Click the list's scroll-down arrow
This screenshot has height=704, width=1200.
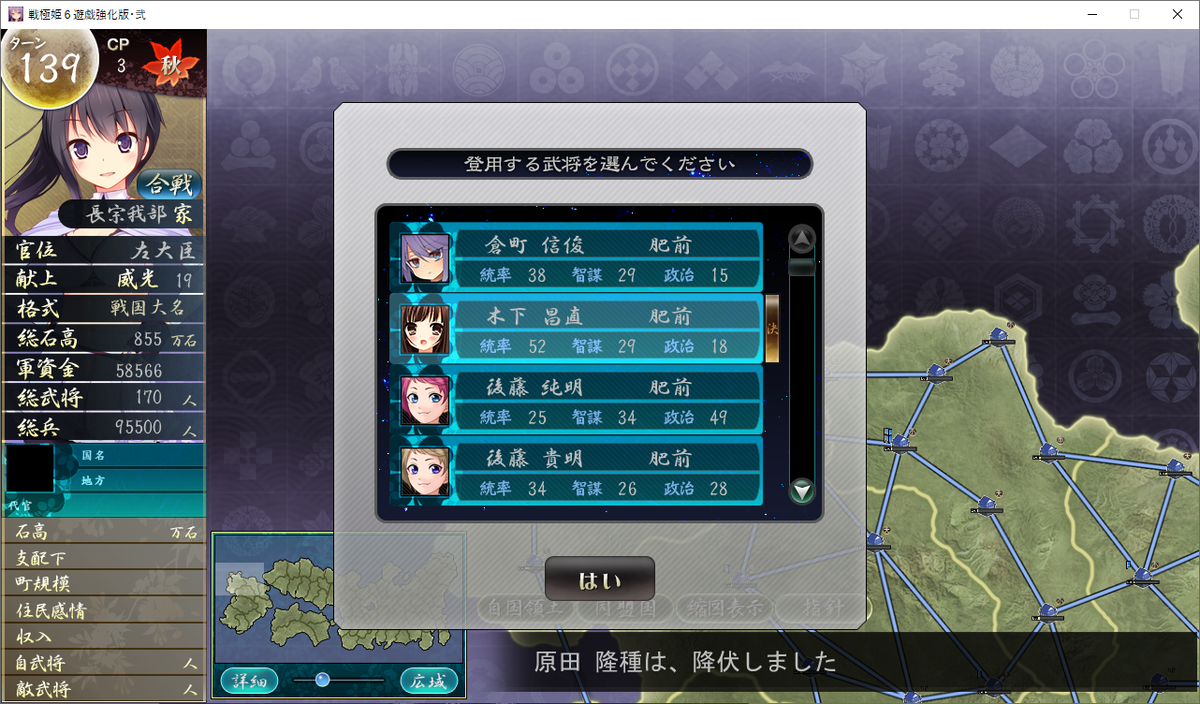[802, 491]
